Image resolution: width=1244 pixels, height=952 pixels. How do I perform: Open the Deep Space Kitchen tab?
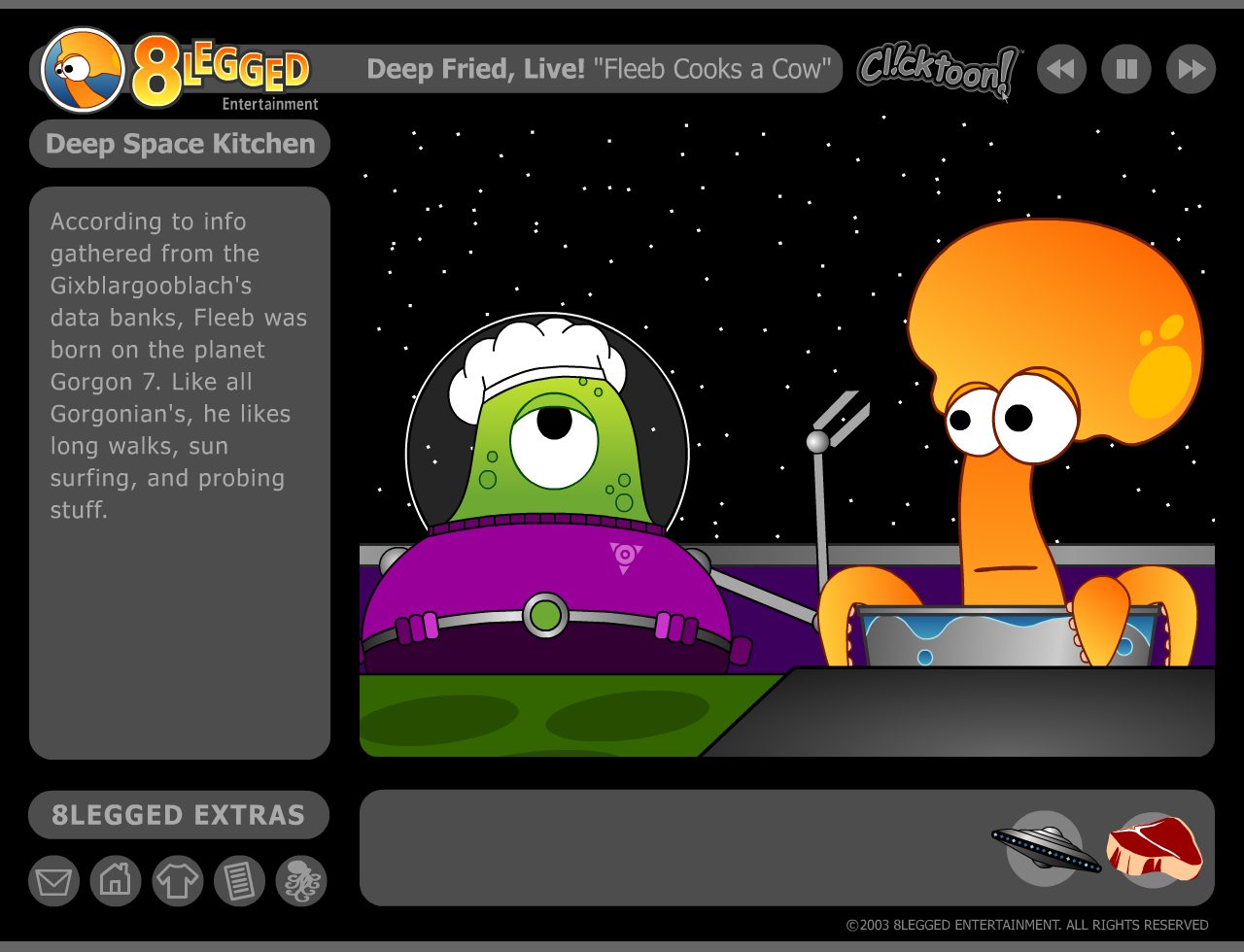[180, 143]
